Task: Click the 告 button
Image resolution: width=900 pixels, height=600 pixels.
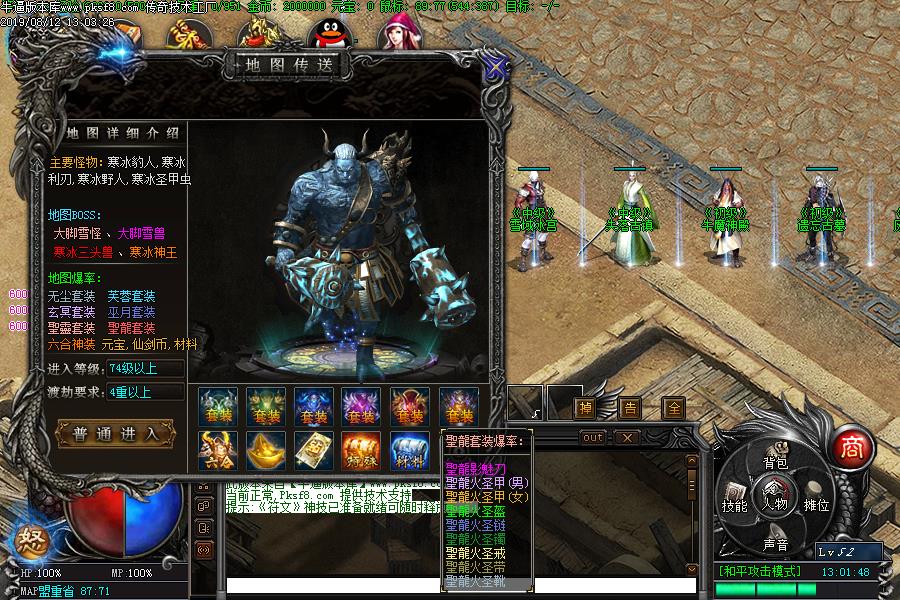Action: [629, 407]
